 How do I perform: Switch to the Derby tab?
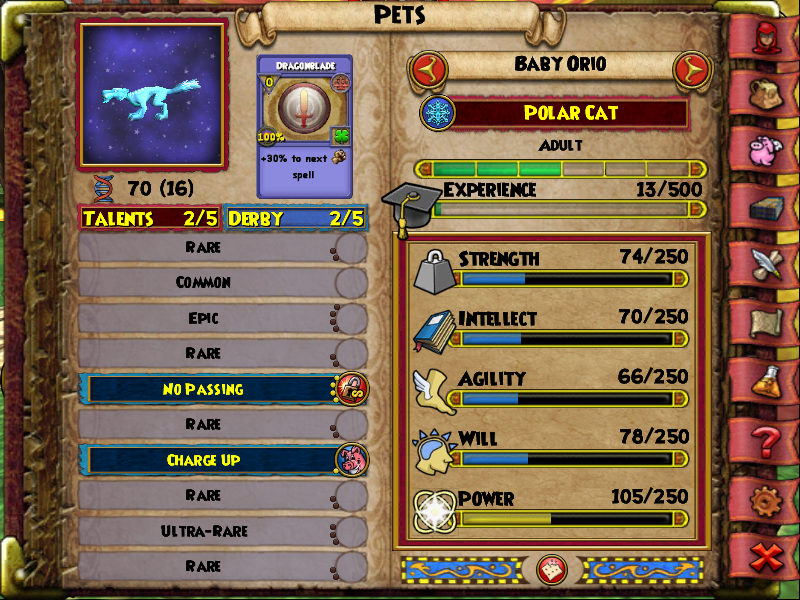tap(296, 218)
